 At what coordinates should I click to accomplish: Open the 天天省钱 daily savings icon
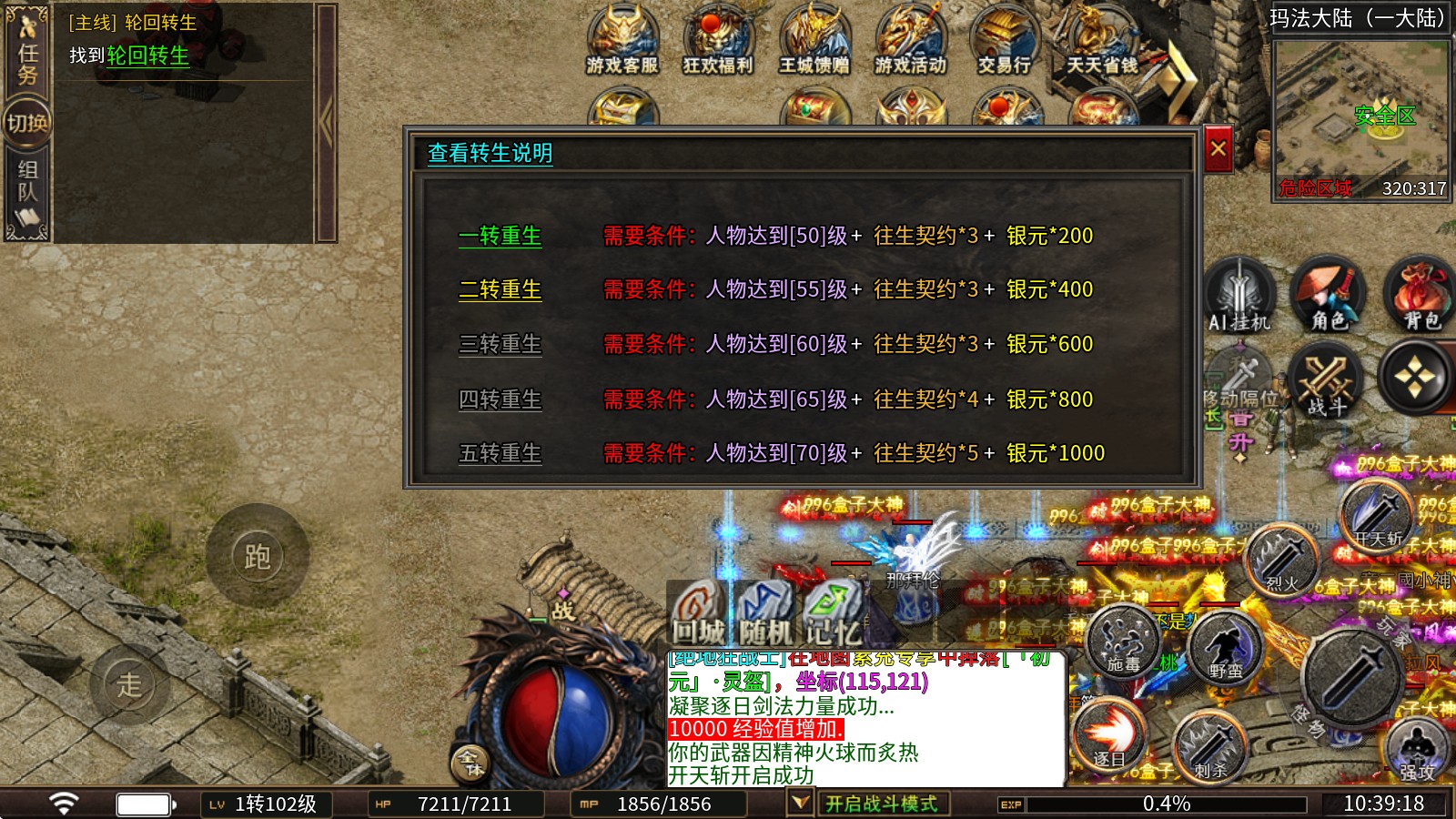(x=1101, y=41)
